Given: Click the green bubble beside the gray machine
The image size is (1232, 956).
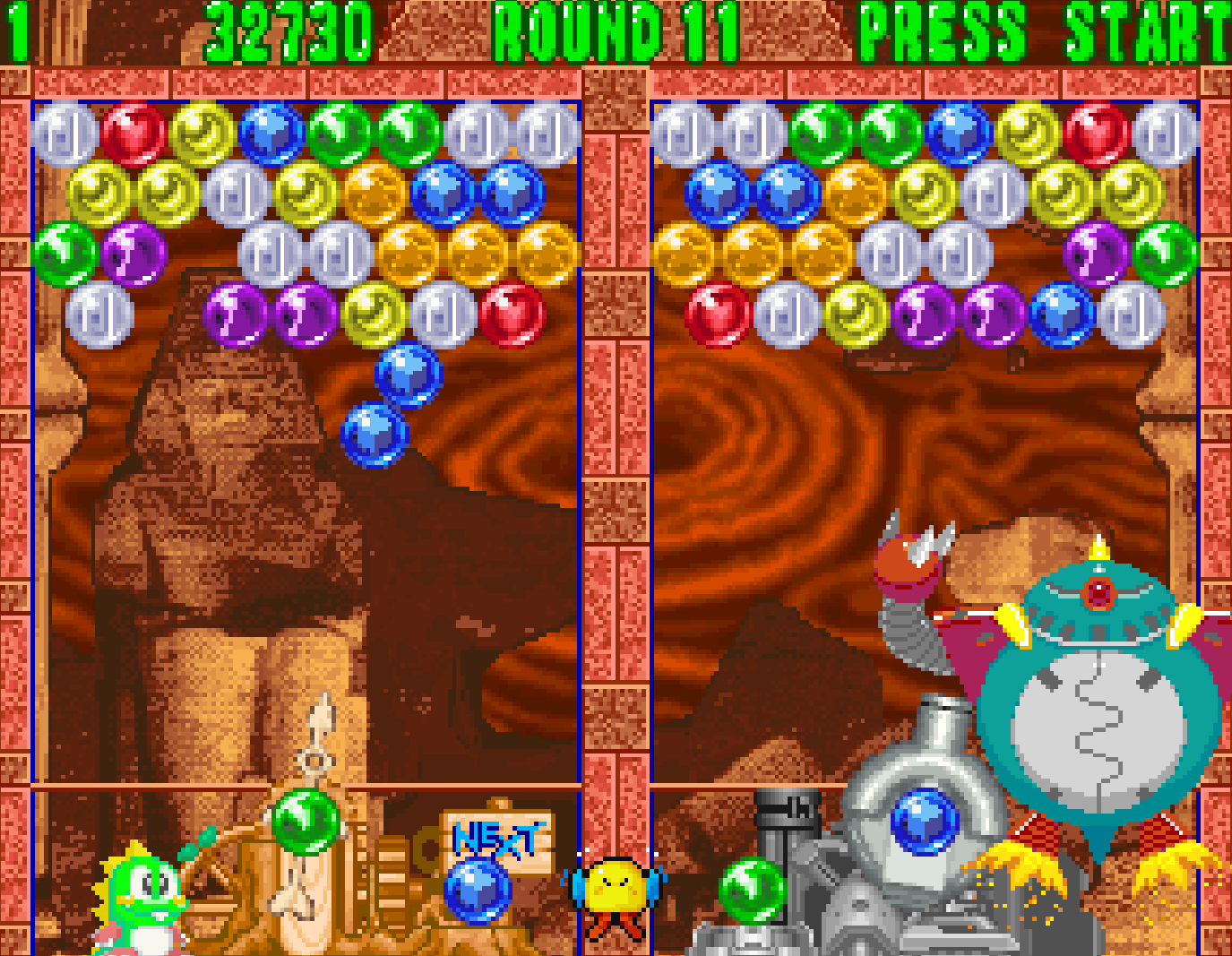Looking at the screenshot, I should 751,891.
